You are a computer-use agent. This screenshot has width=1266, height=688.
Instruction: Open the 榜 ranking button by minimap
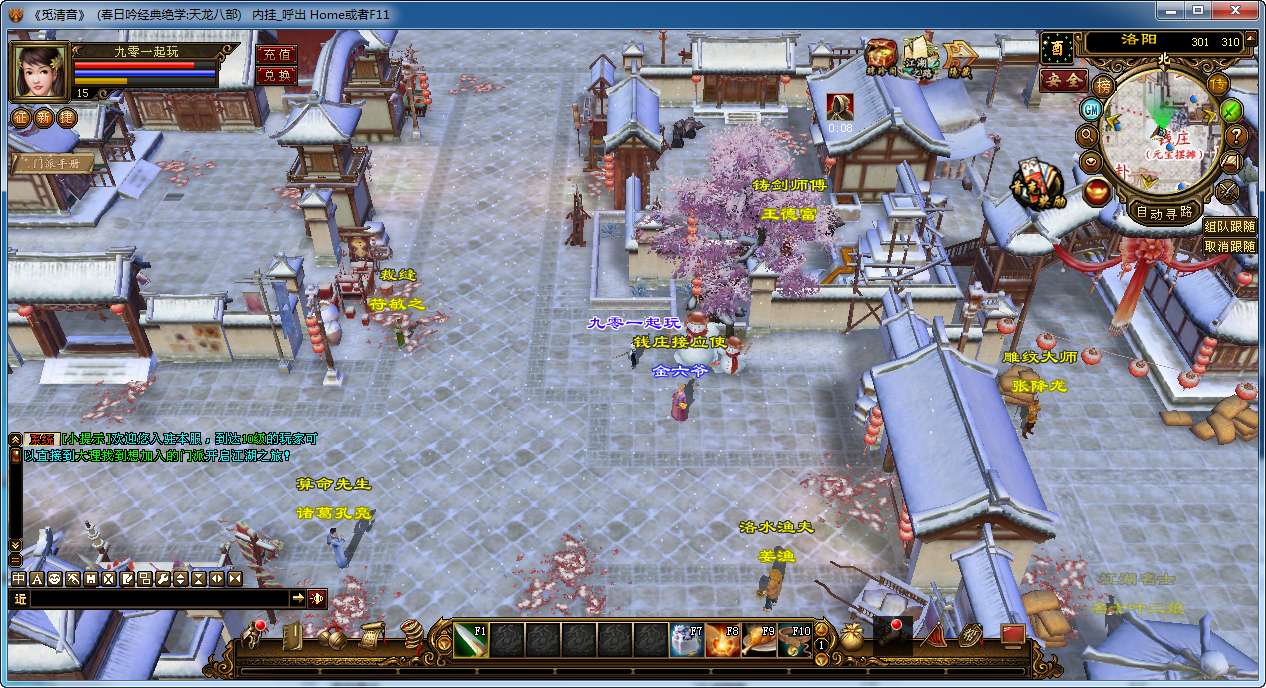[1103, 85]
